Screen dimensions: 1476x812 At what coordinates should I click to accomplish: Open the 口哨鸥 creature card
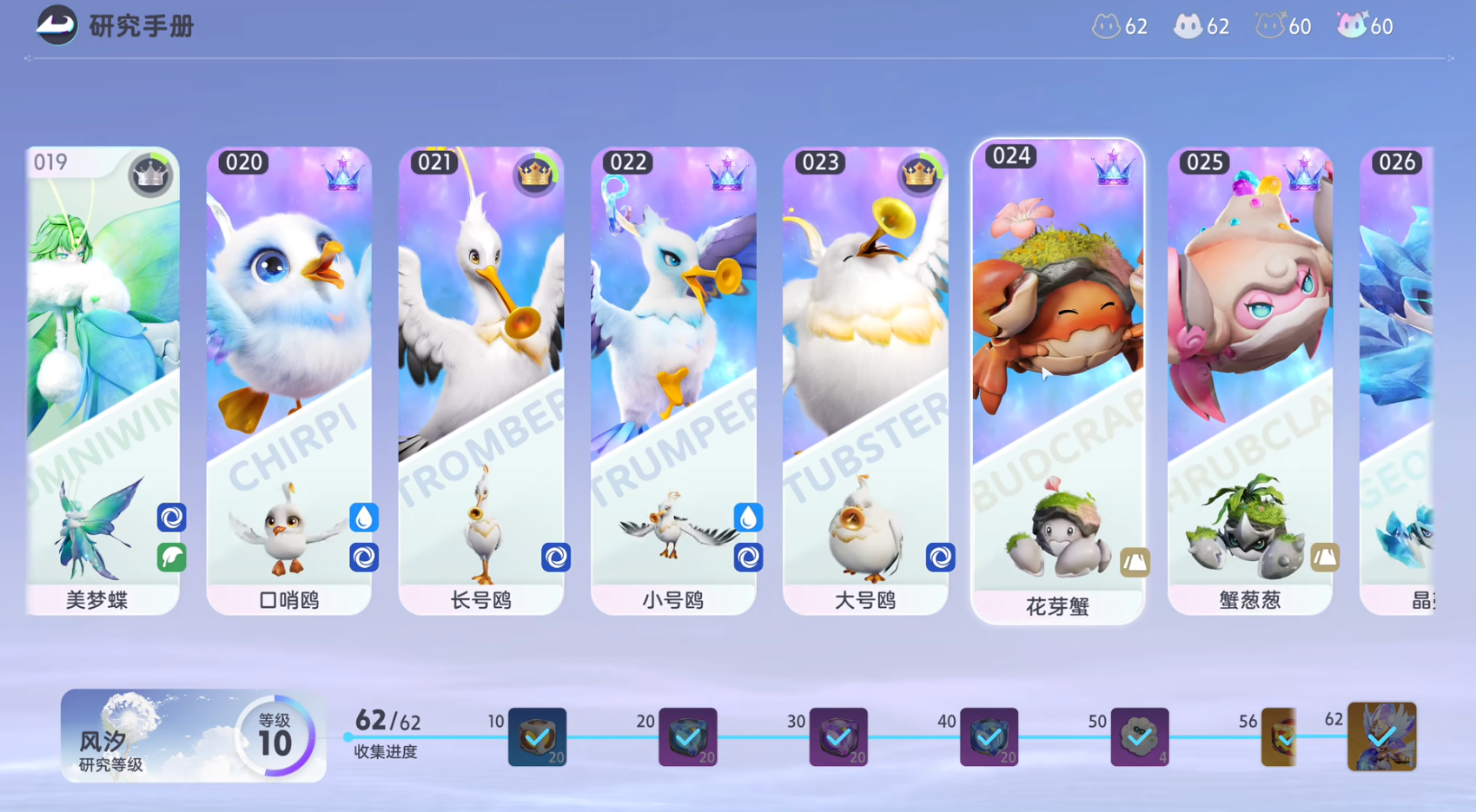coord(289,380)
